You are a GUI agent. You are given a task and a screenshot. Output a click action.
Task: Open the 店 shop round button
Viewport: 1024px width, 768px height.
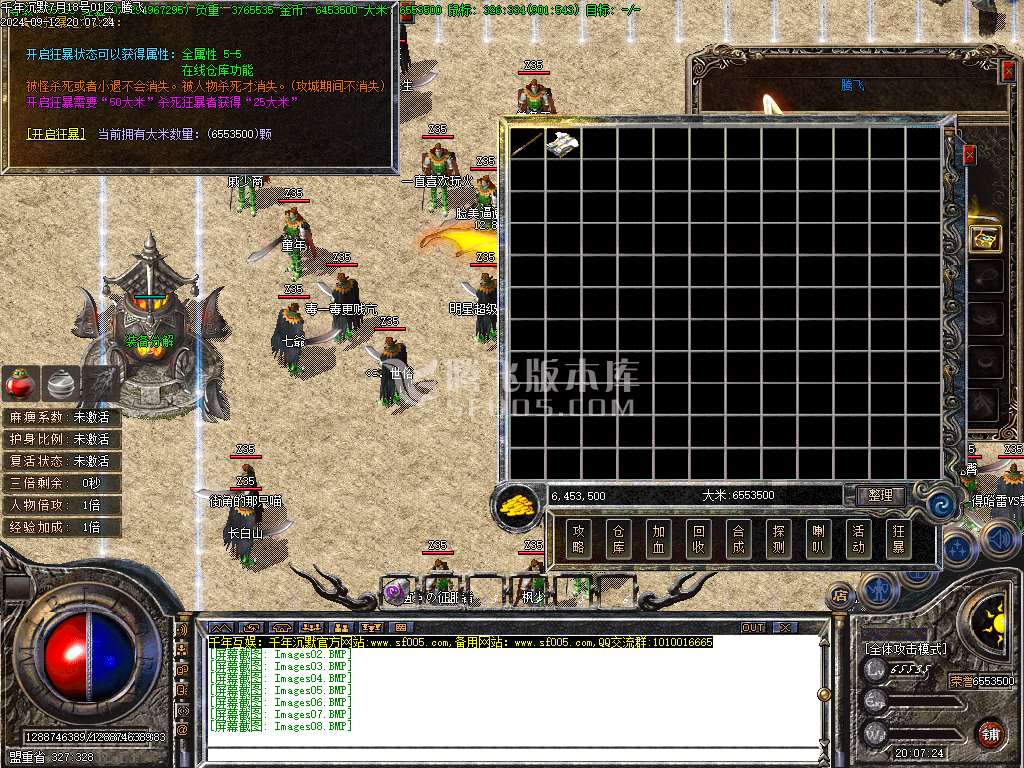coord(839,596)
